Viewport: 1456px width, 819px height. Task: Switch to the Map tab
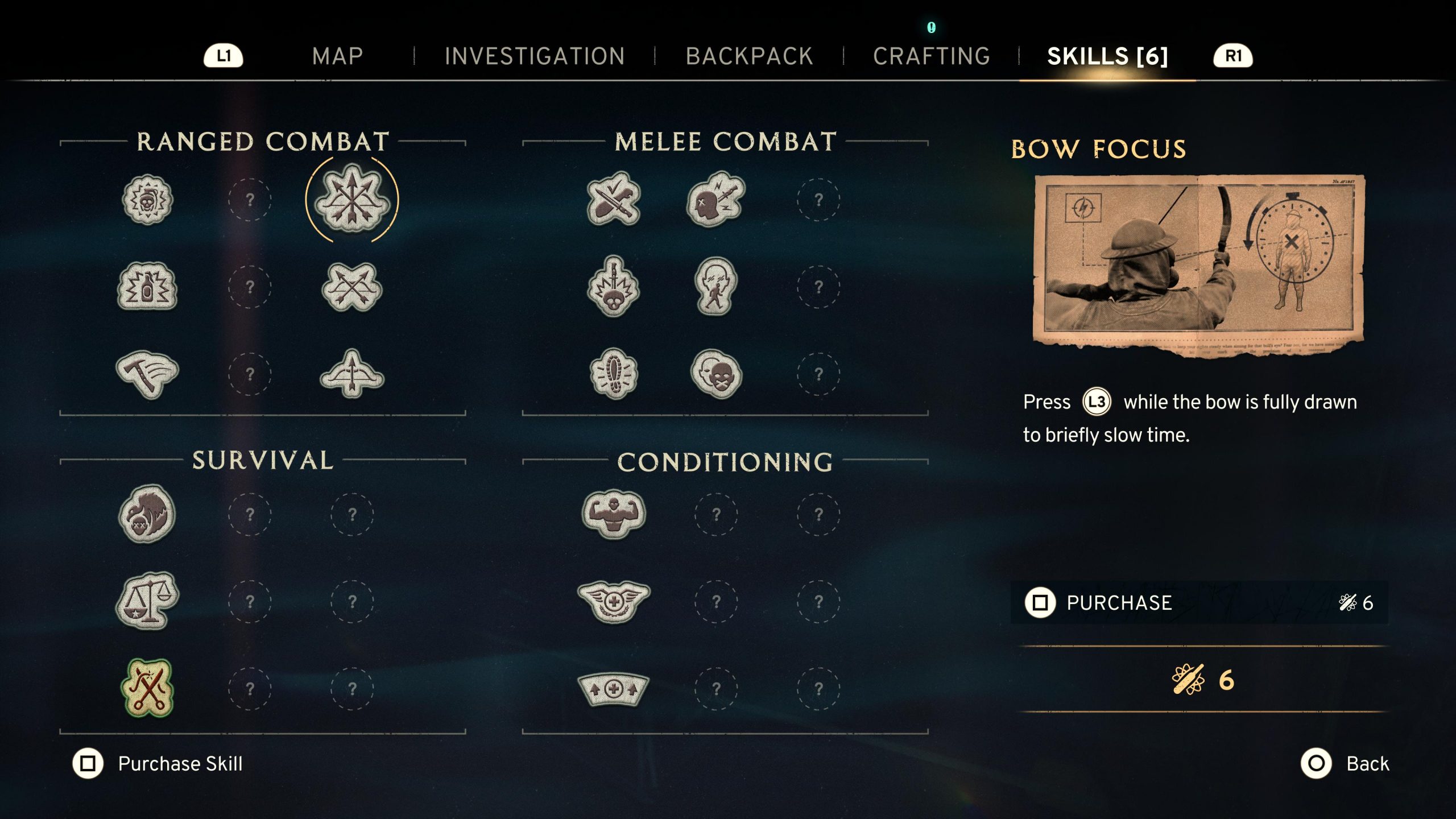(337, 56)
